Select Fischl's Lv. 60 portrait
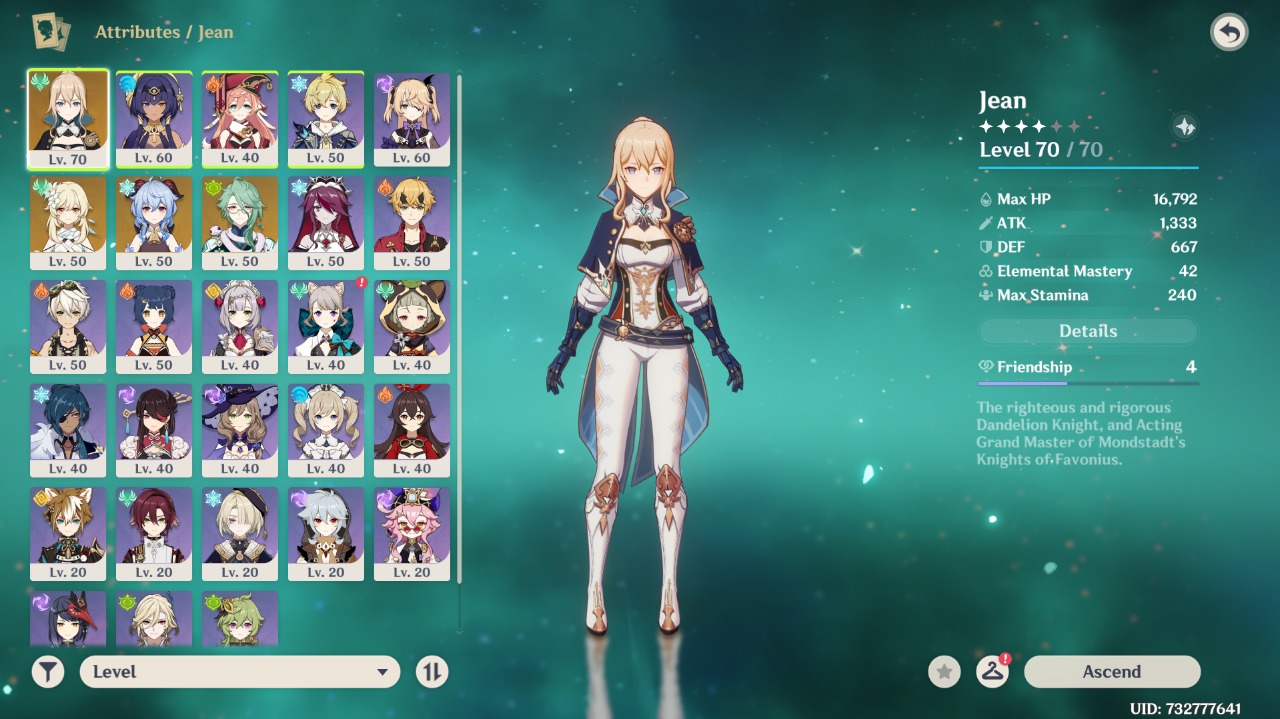 (x=412, y=118)
